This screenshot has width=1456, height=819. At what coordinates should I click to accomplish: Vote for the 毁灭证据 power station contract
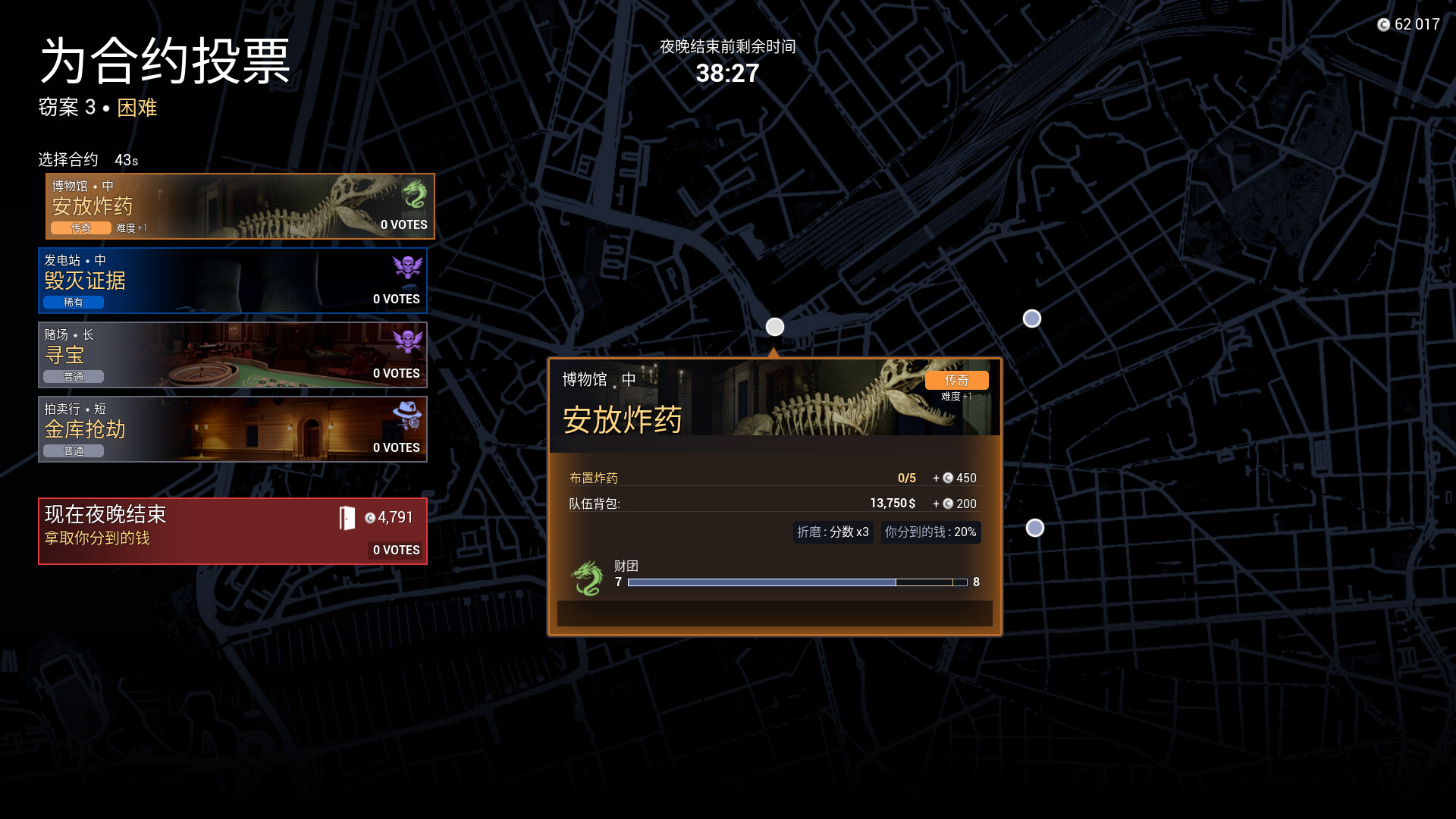point(227,281)
